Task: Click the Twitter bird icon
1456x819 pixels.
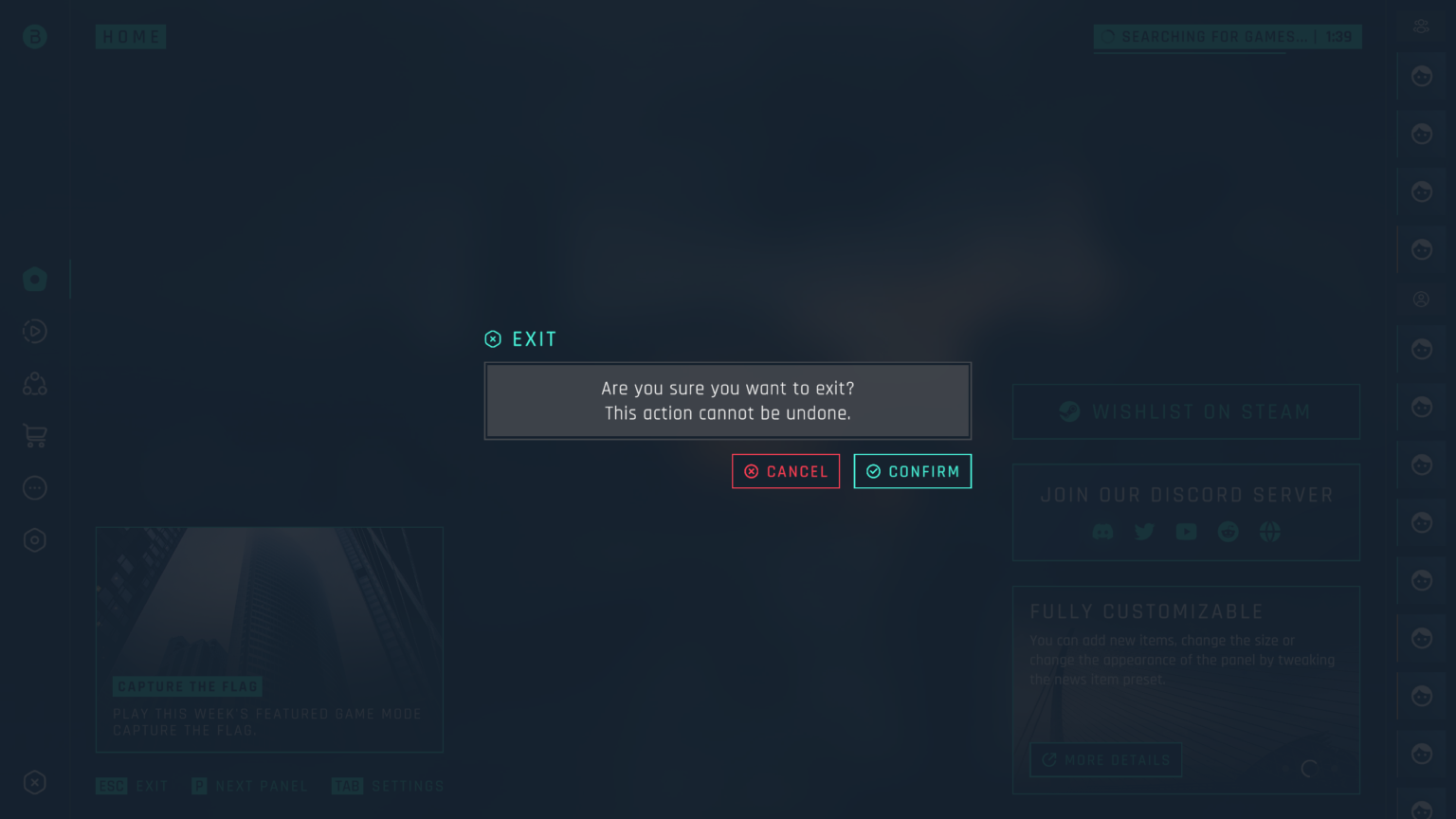Action: [1144, 532]
